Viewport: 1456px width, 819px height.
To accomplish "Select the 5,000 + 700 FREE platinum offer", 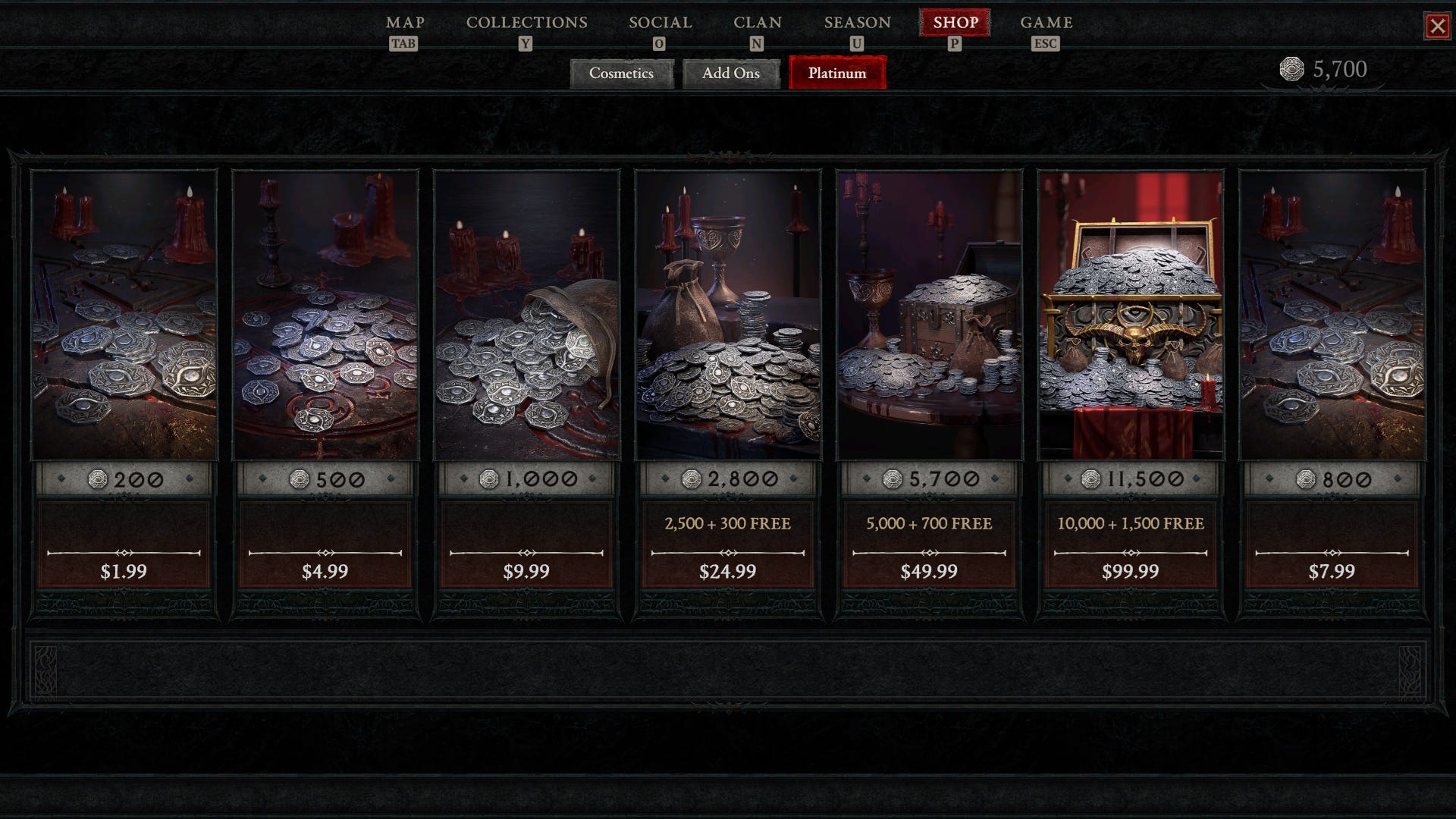I will [x=930, y=523].
